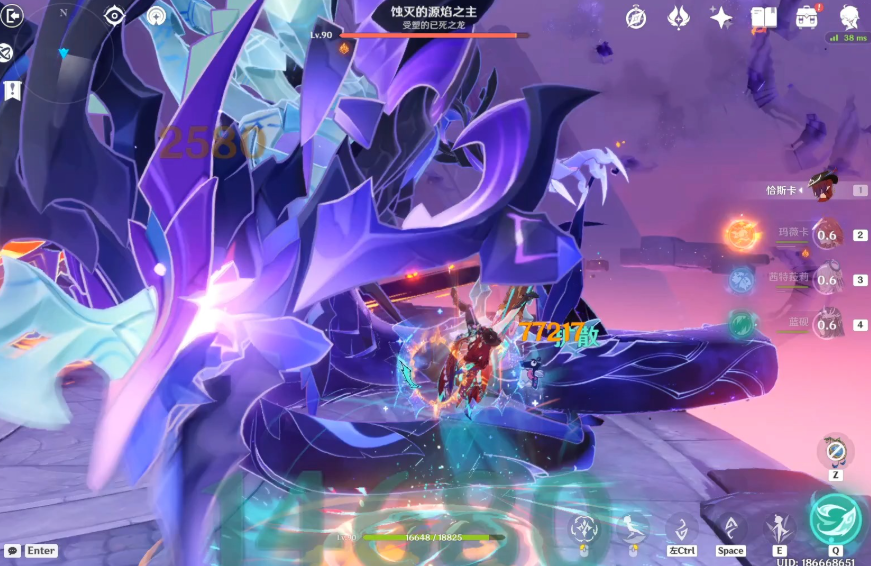Screen dimensions: 871x566
Task: Open the backpack inventory icon
Action: [x=807, y=17]
